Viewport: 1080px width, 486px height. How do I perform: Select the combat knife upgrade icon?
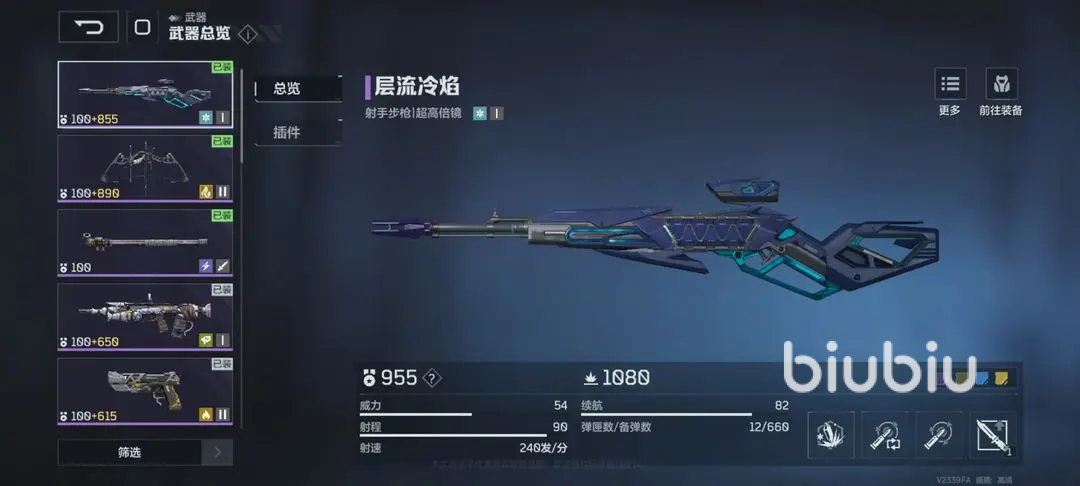pos(993,435)
